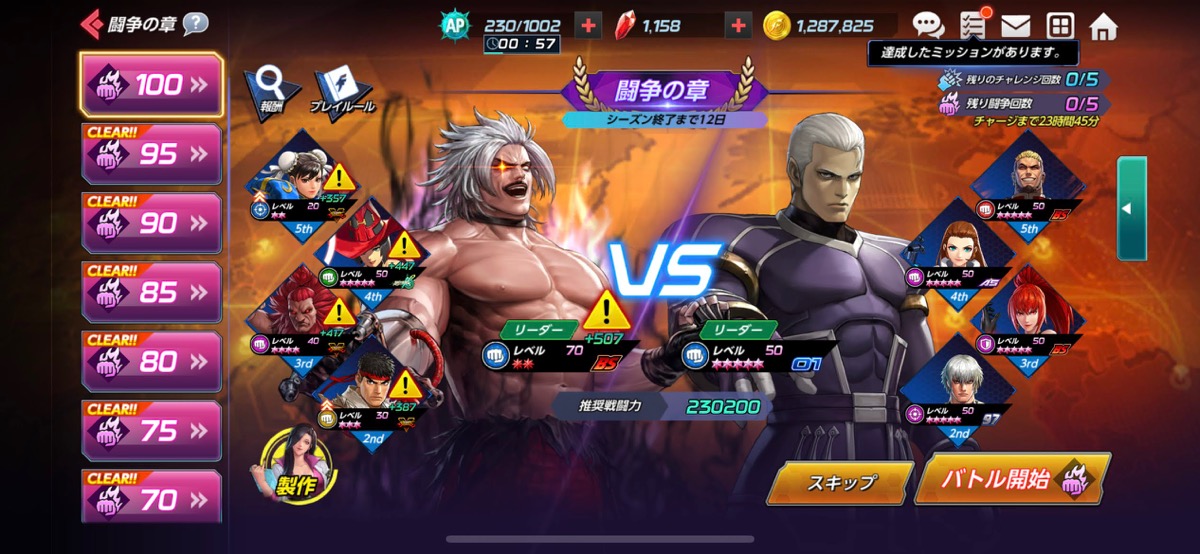Select cleared stage 85
This screenshot has width=1200, height=554.
[x=151, y=292]
